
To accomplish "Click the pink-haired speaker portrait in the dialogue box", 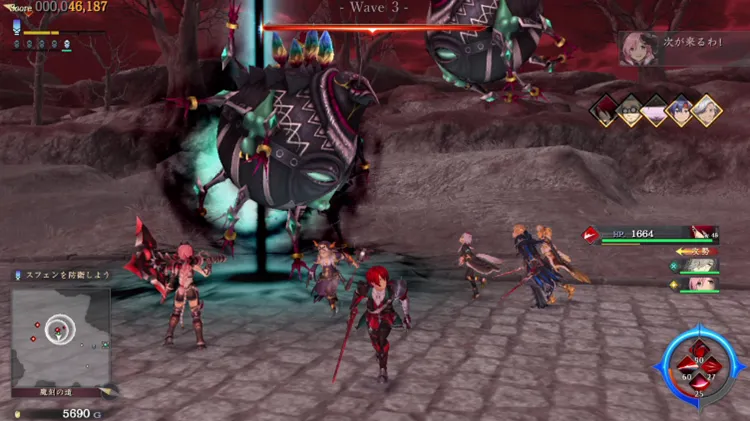I will 638,47.
